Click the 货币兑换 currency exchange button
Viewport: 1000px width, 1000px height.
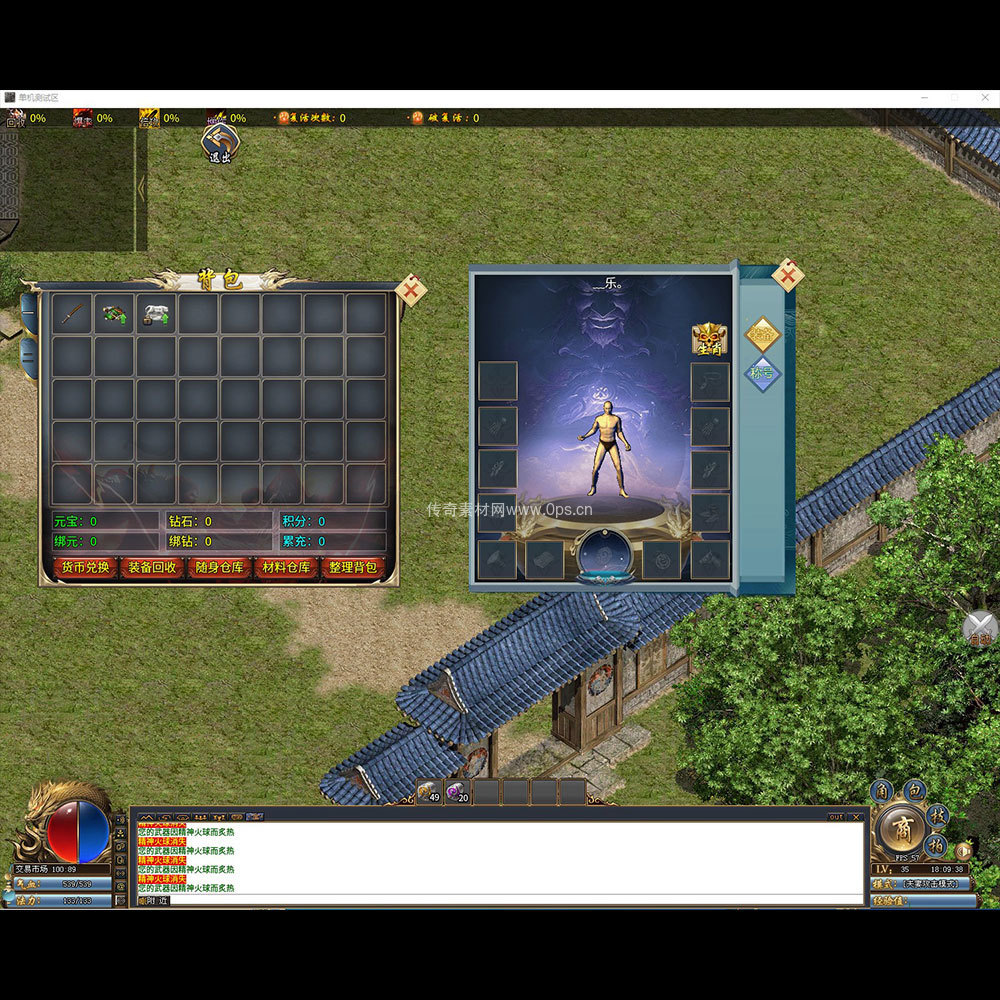pyautogui.click(x=85, y=567)
